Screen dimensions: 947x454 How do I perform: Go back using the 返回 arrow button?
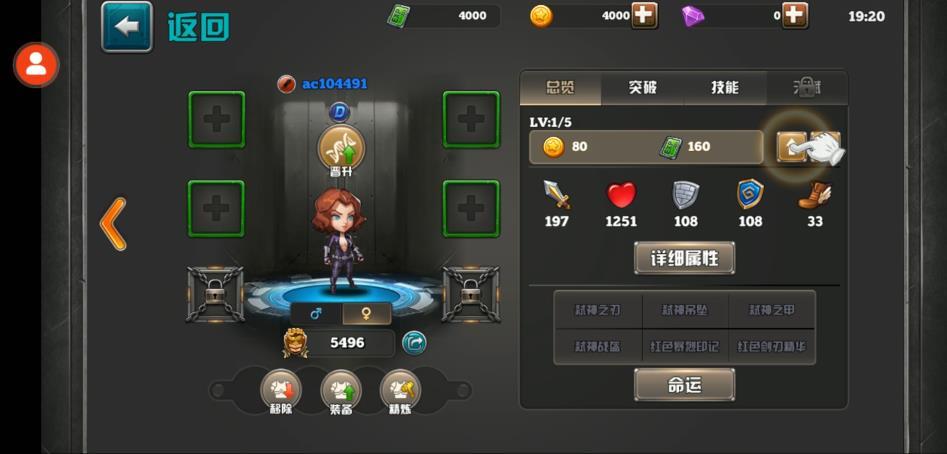(127, 26)
